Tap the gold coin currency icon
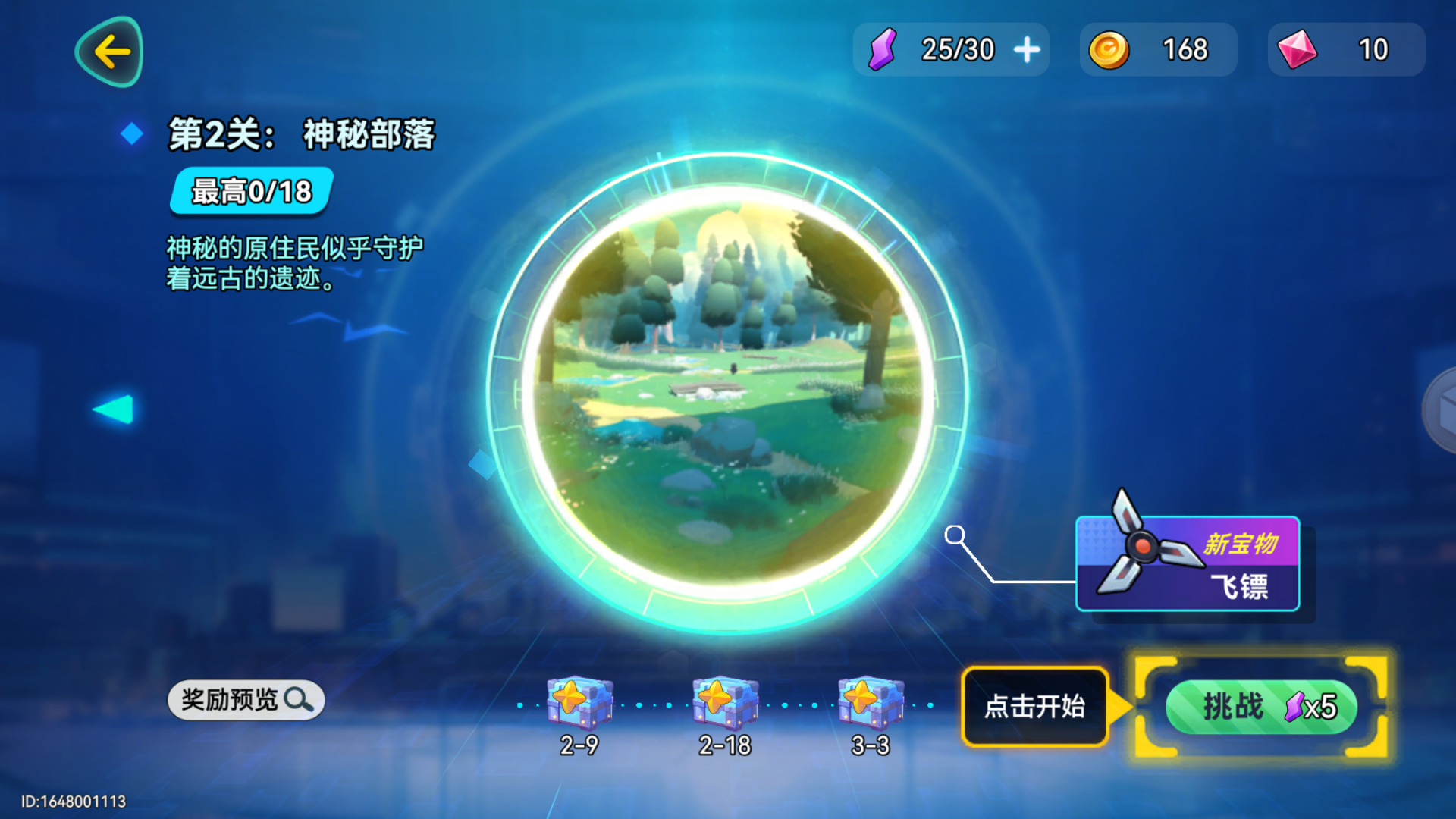The width and height of the screenshot is (1456, 819). click(x=1110, y=49)
